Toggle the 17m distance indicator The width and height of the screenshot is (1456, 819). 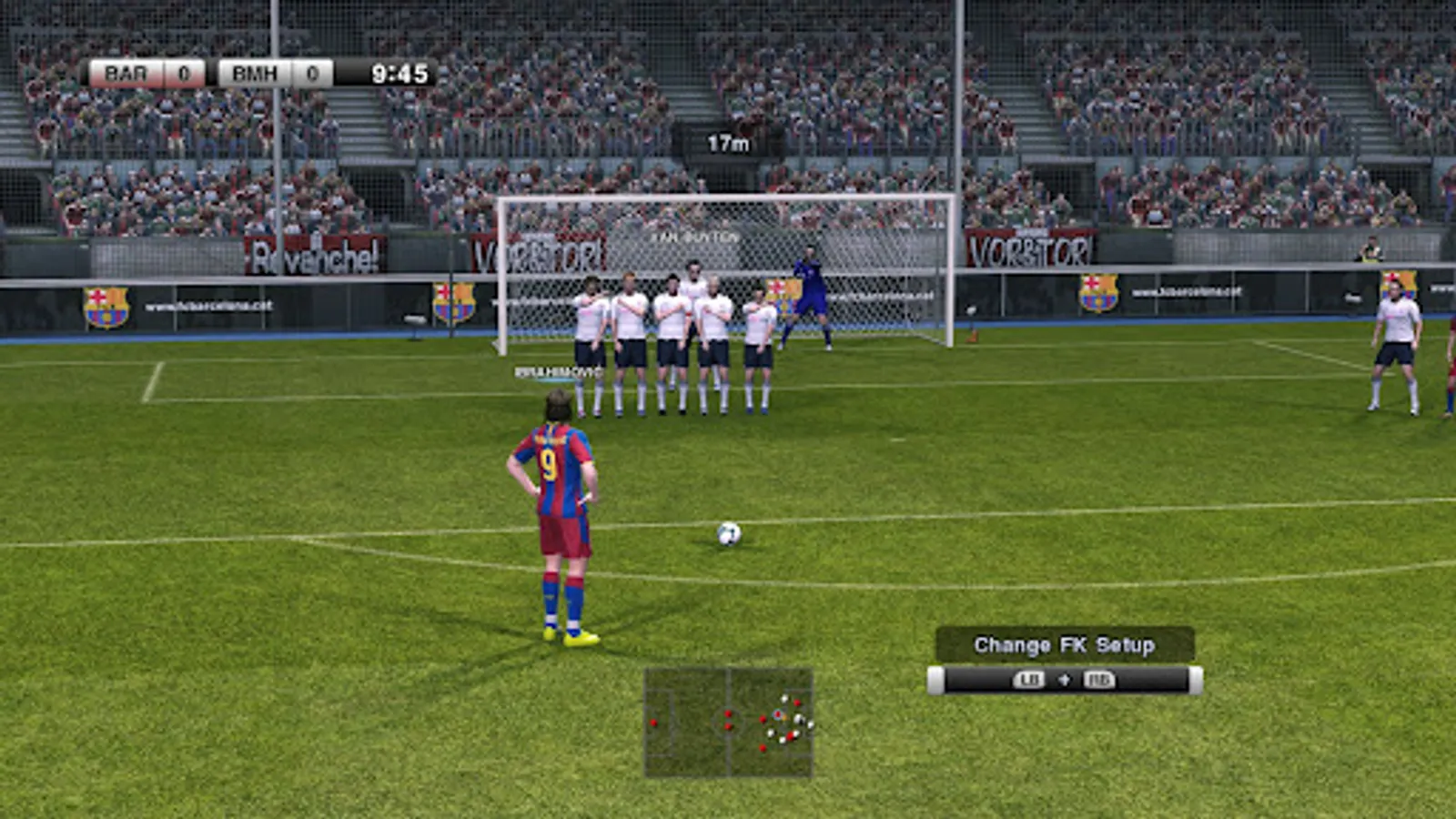click(726, 143)
